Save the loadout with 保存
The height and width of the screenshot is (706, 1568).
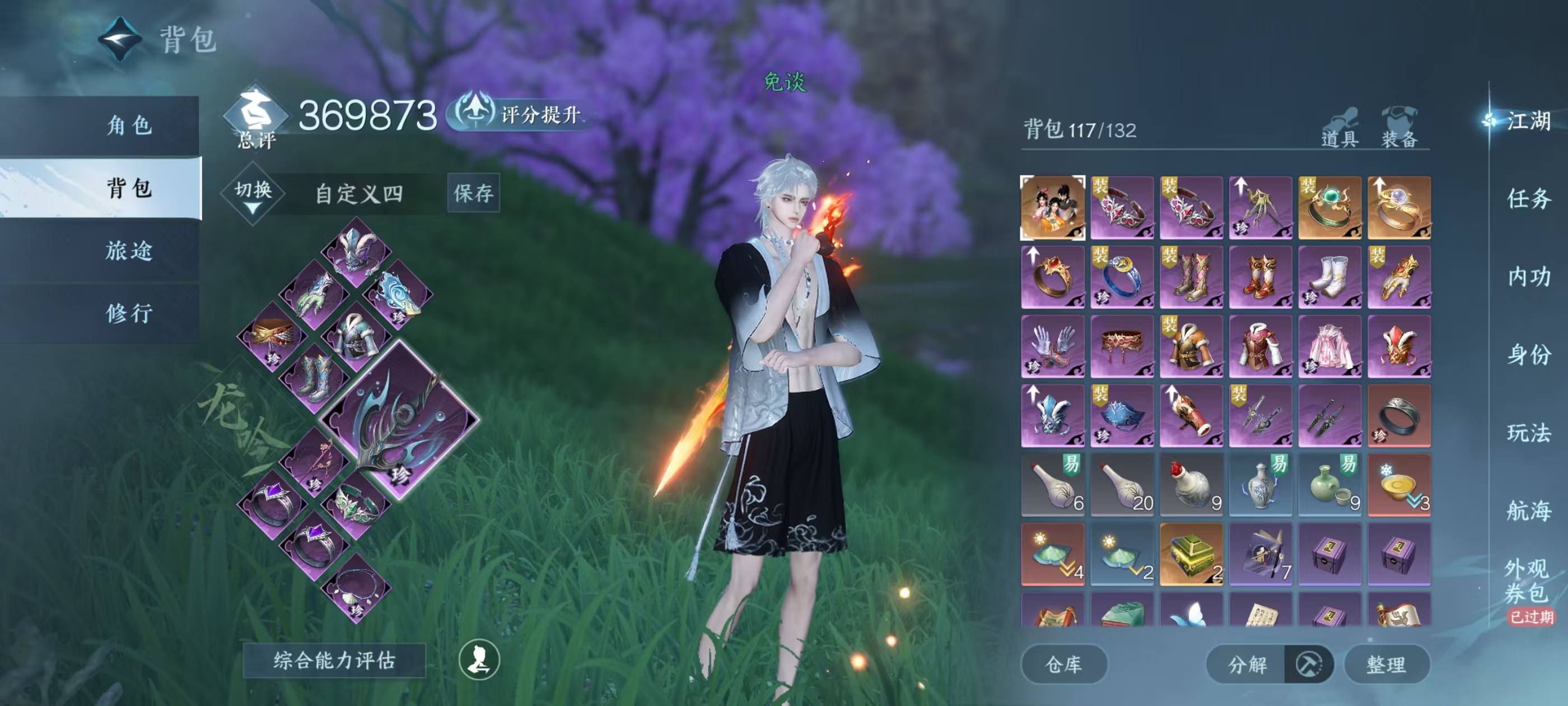coord(473,193)
